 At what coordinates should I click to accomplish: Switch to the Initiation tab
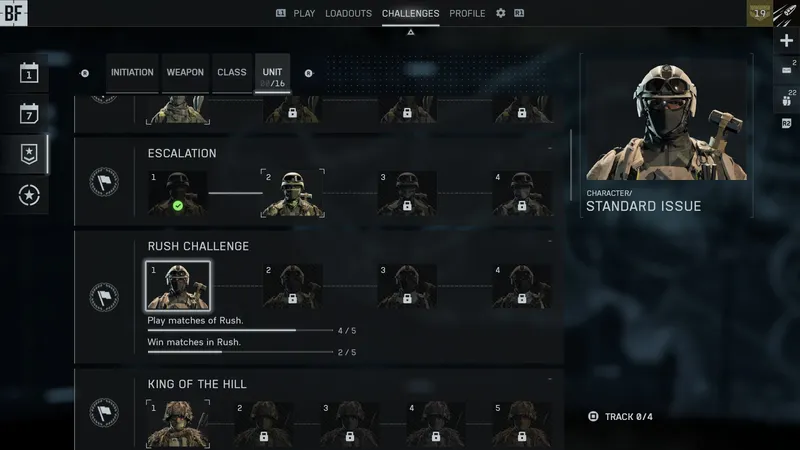point(132,73)
